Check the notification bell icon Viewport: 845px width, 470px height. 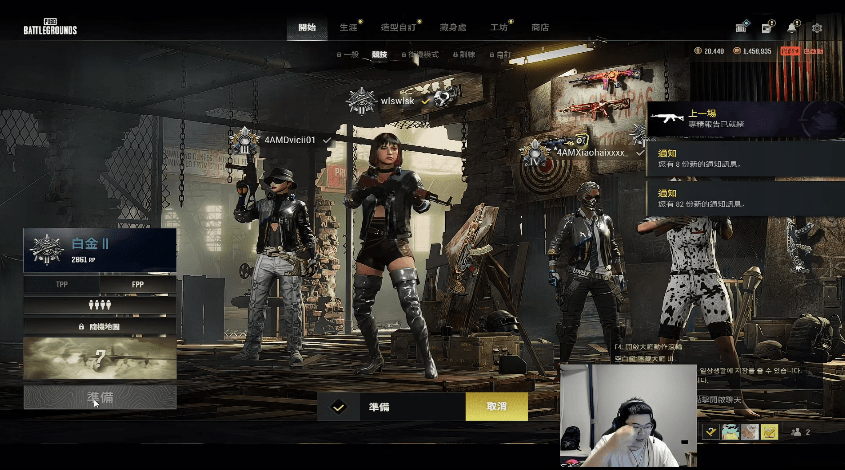pos(792,27)
